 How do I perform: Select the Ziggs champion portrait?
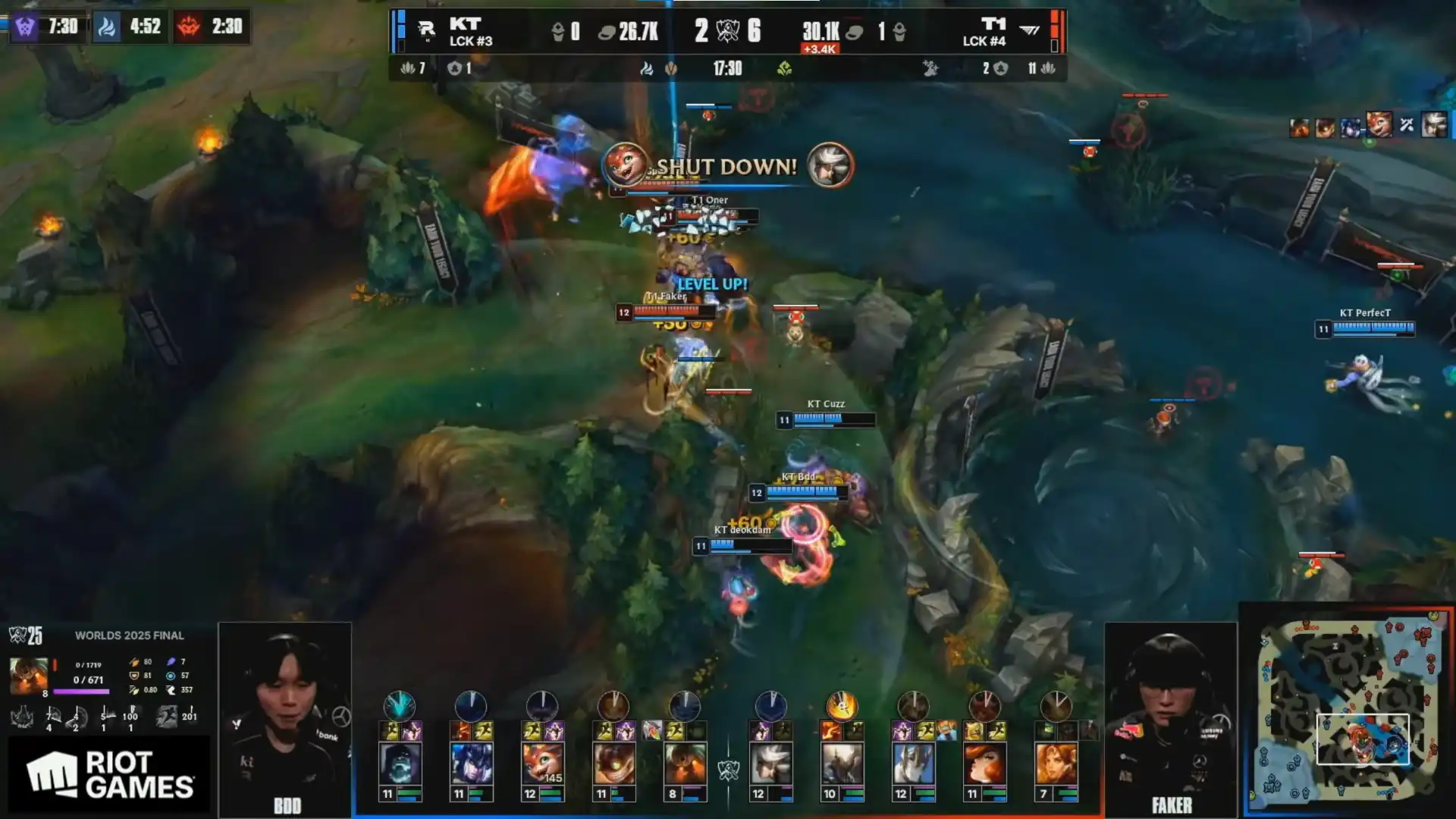tap(613, 764)
